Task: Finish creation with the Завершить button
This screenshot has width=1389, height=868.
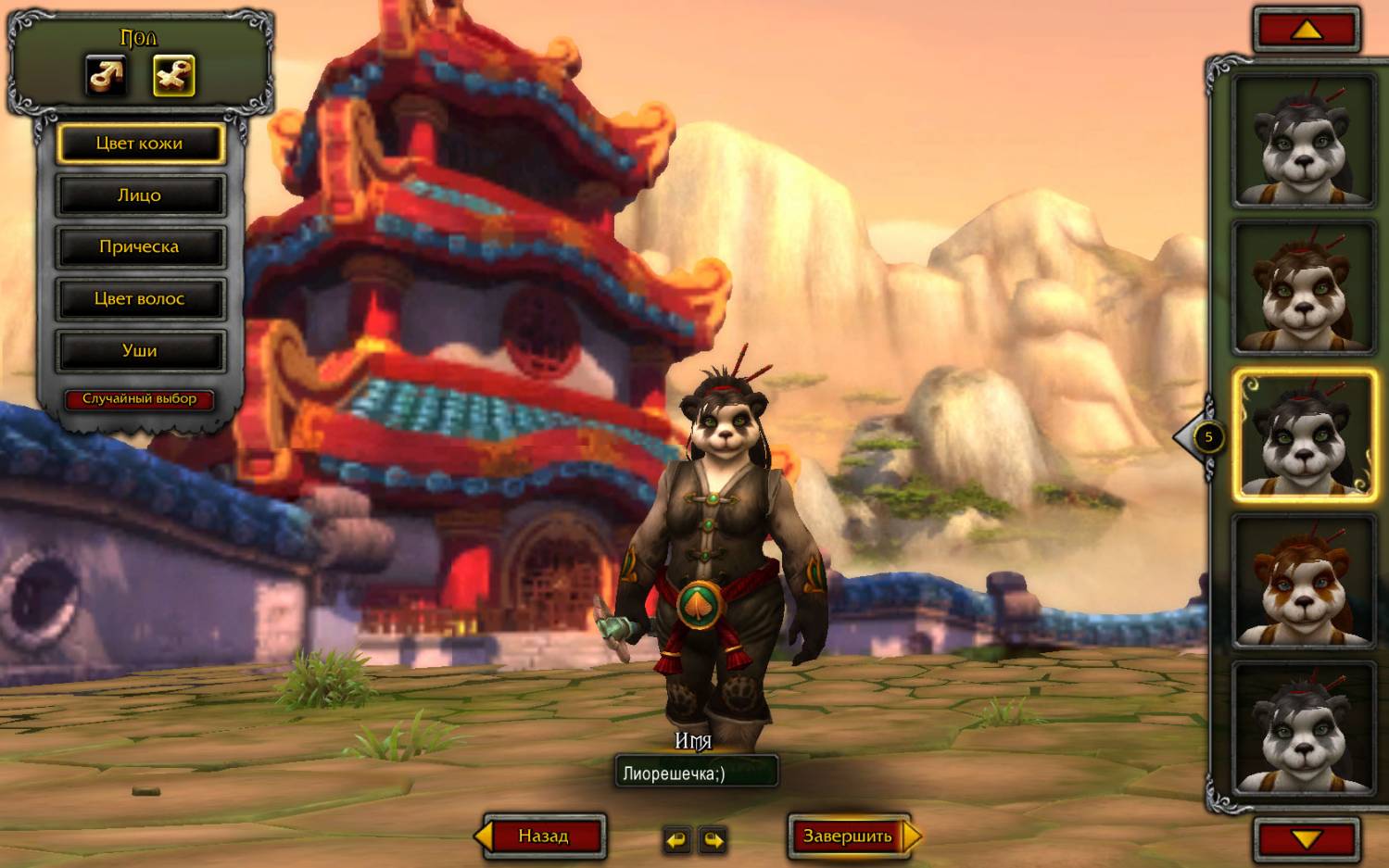Action: click(x=847, y=837)
